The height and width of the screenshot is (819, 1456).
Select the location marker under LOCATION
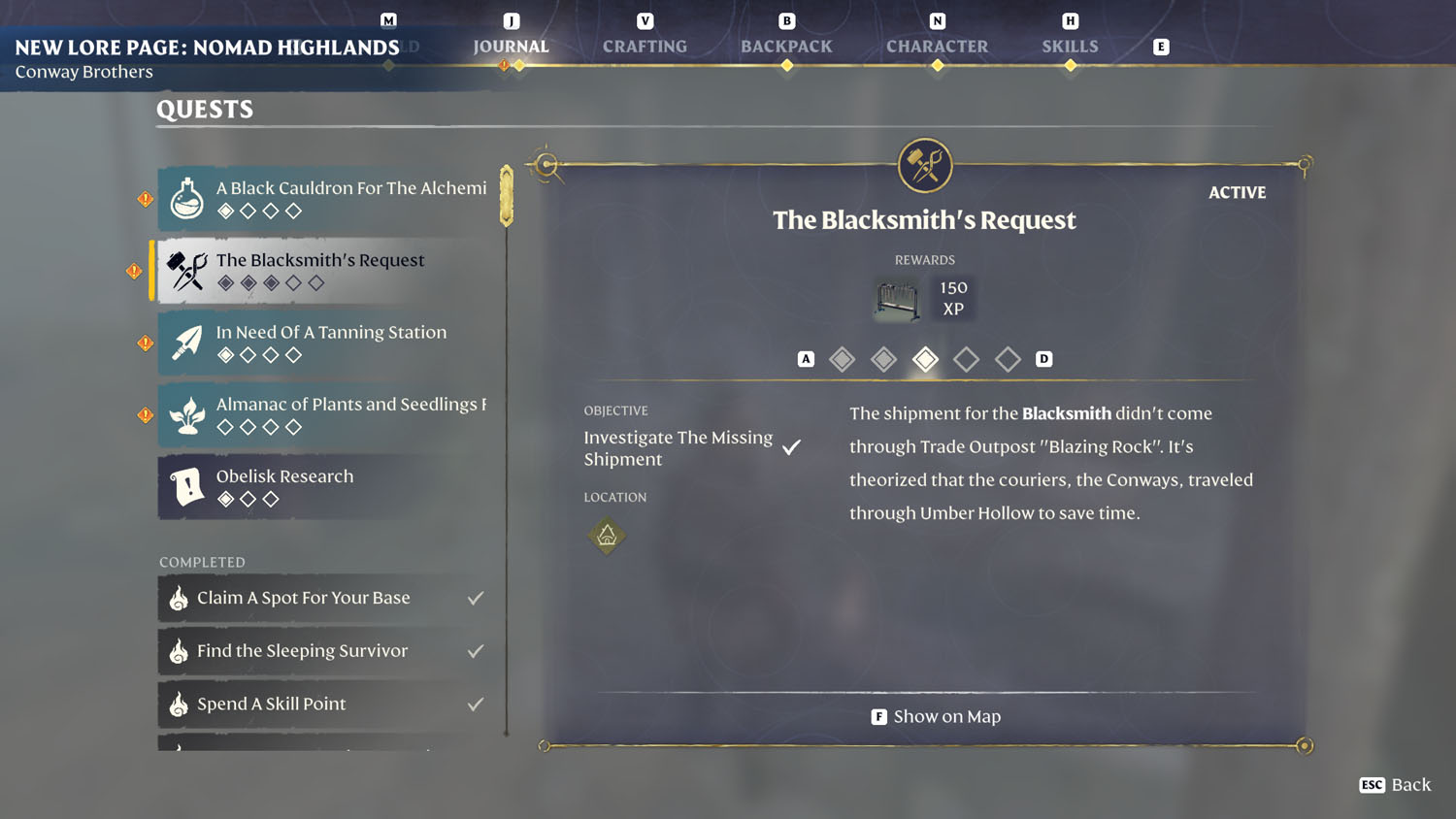click(607, 536)
